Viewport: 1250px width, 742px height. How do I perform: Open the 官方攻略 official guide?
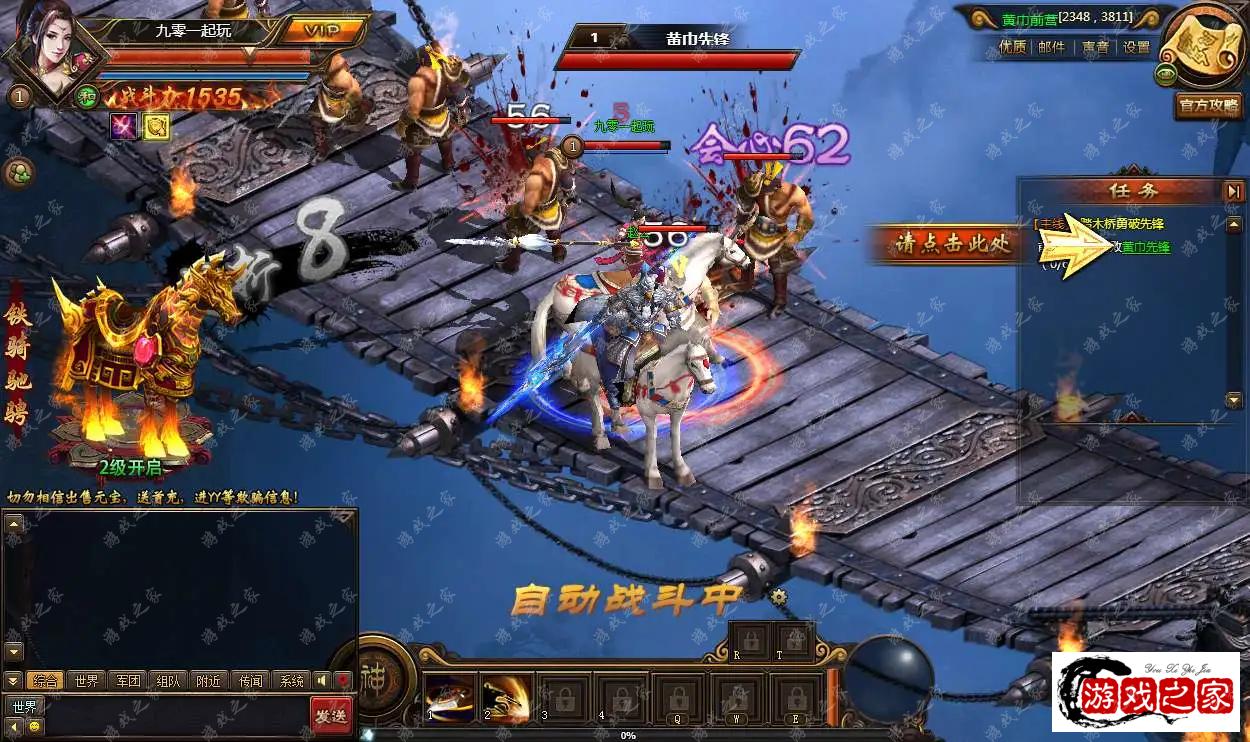pos(1208,105)
